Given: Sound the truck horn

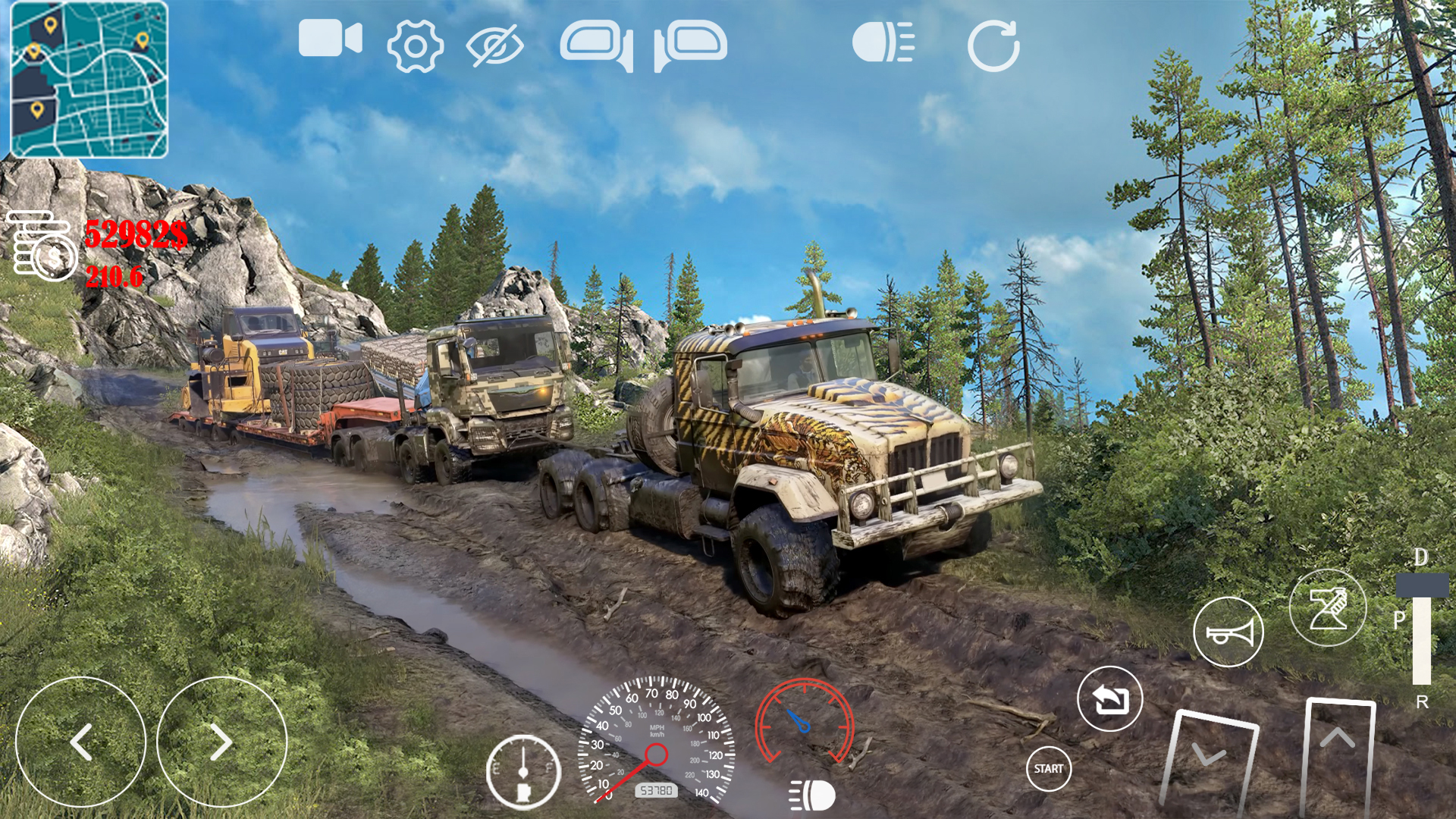Looking at the screenshot, I should 1228,632.
